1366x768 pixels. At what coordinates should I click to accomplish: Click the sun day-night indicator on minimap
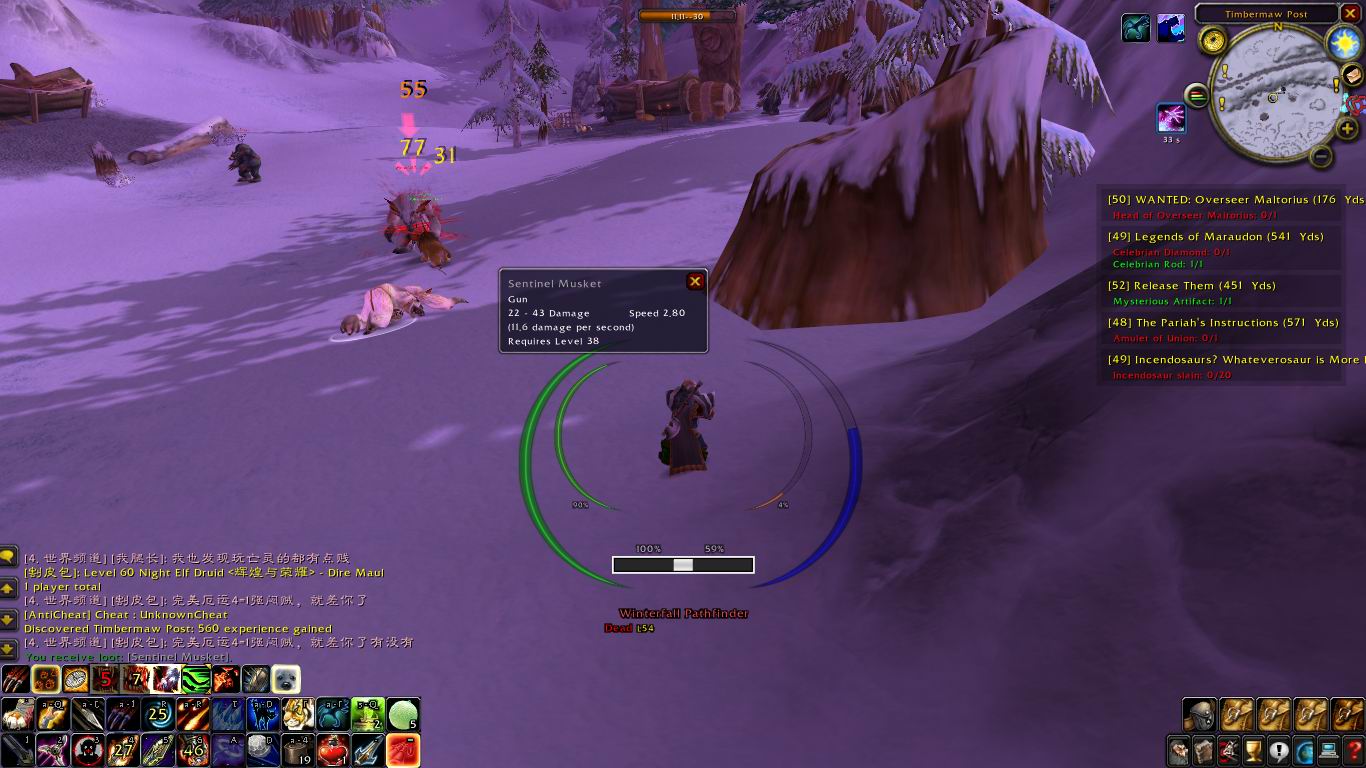coord(1343,43)
